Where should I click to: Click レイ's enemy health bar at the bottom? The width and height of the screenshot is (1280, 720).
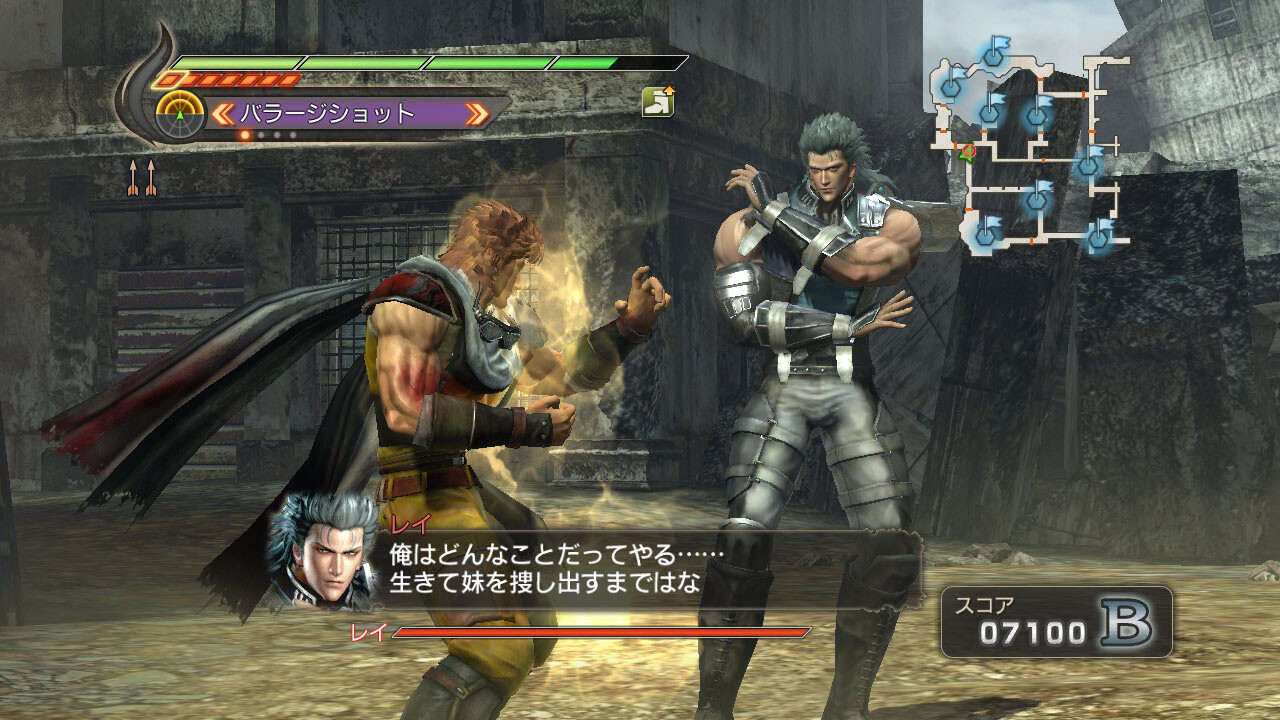600,632
